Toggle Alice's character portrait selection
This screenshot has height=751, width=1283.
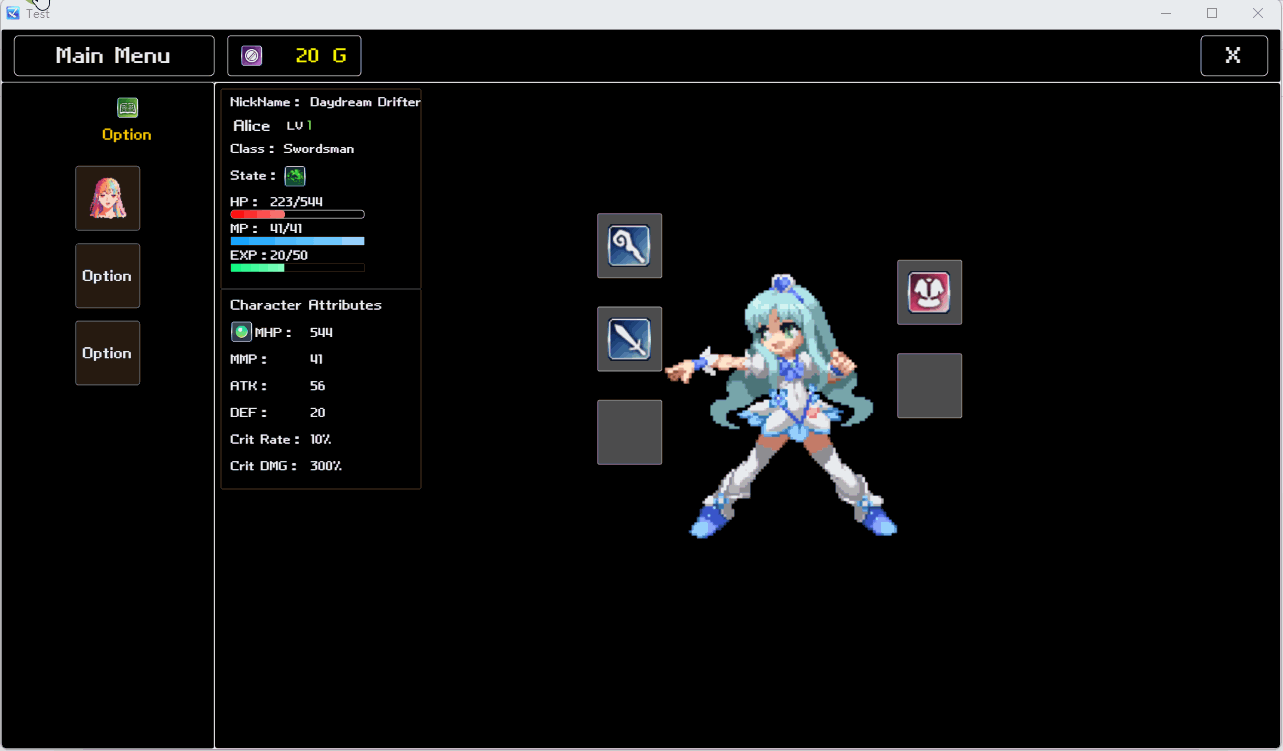click(107, 198)
